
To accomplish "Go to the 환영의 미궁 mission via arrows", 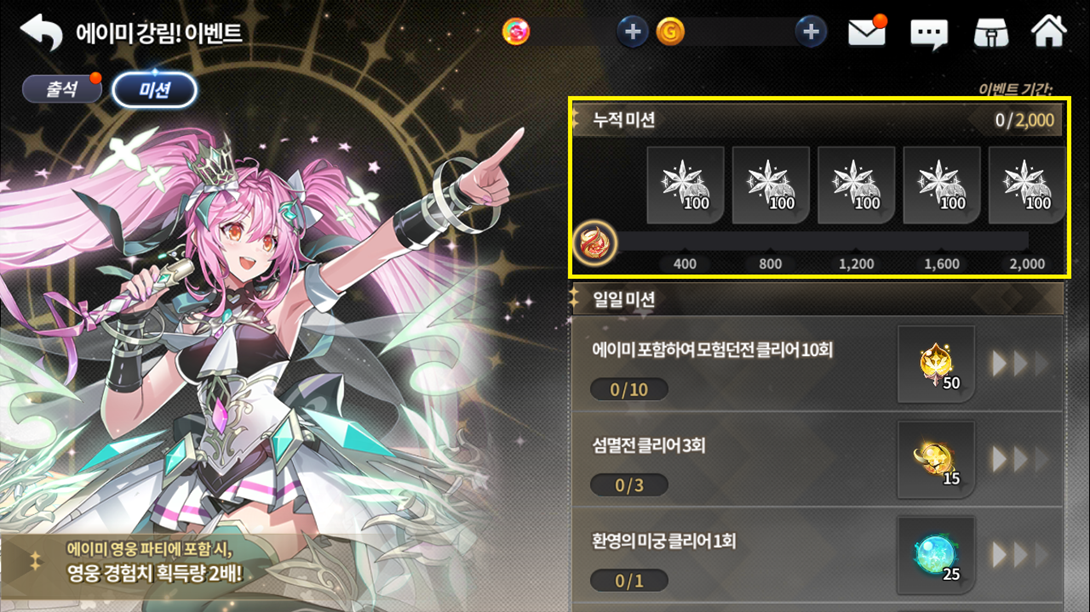I will (x=1019, y=554).
